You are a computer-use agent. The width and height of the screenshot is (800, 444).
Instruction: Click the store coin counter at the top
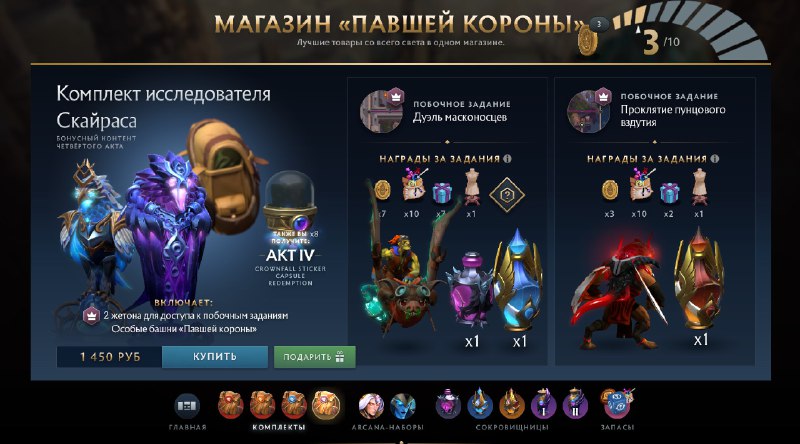pos(587,38)
